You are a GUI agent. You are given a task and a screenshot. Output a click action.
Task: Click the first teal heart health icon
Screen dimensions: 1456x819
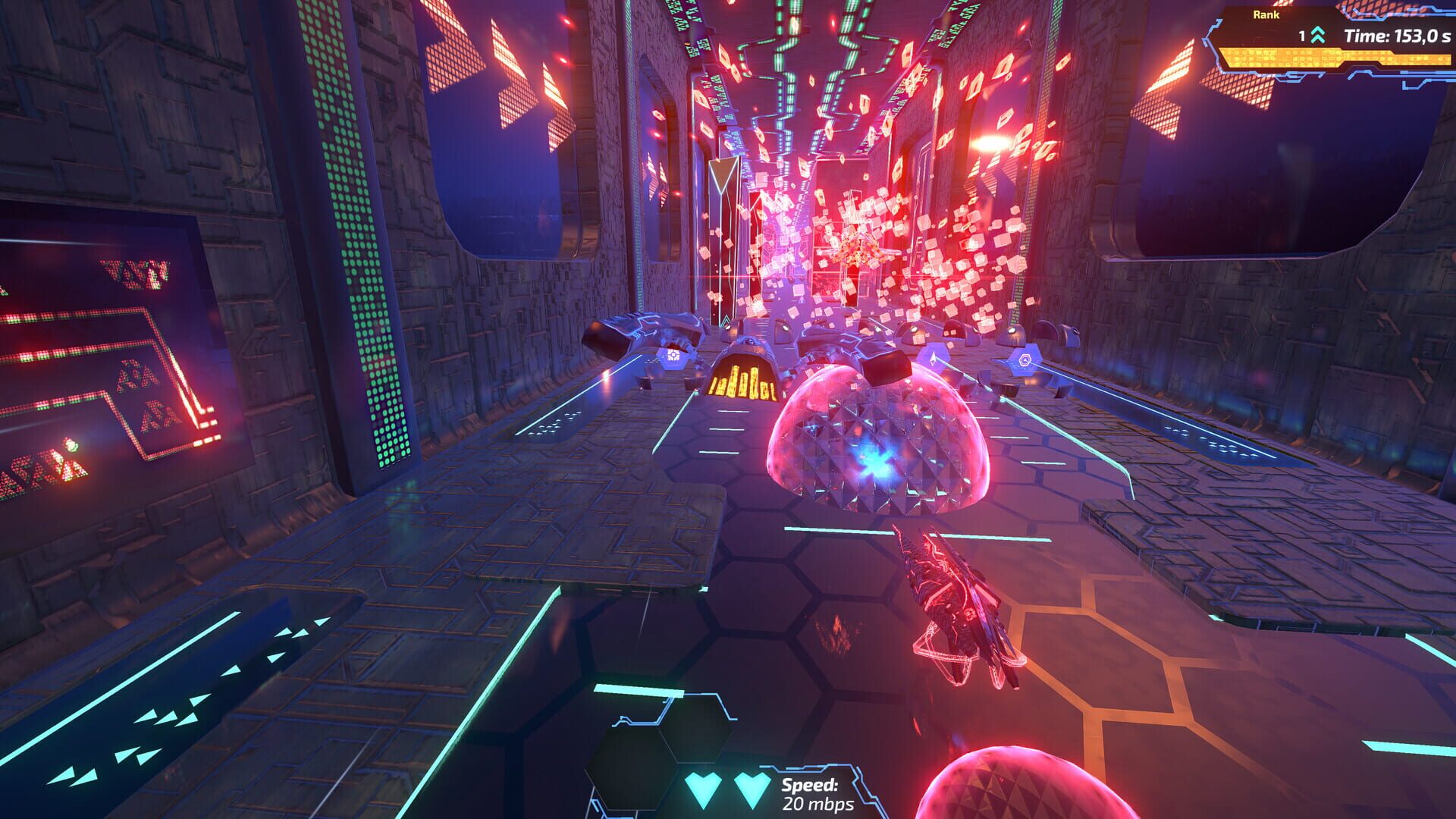704,791
